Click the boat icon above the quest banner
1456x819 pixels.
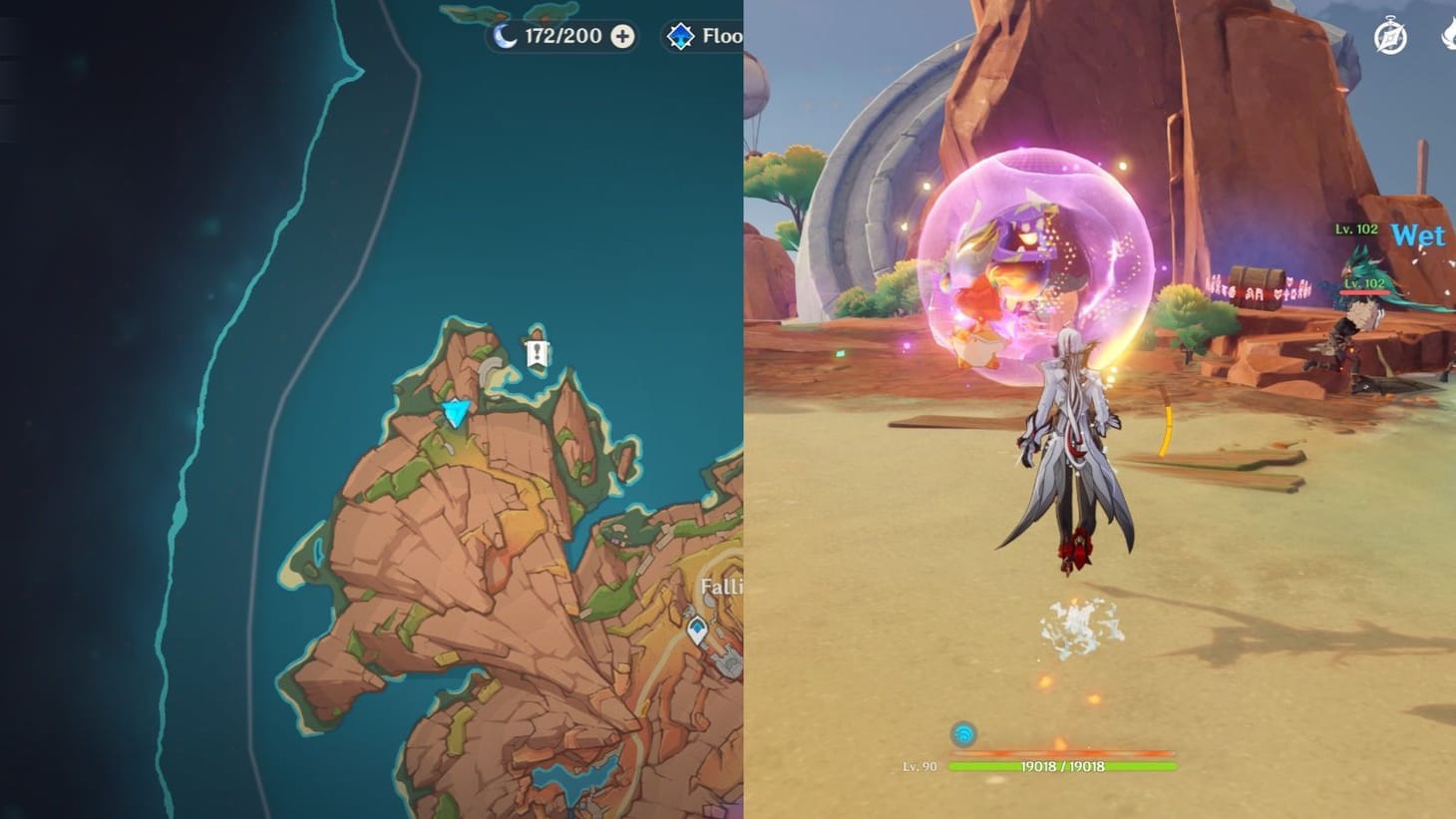(x=536, y=332)
